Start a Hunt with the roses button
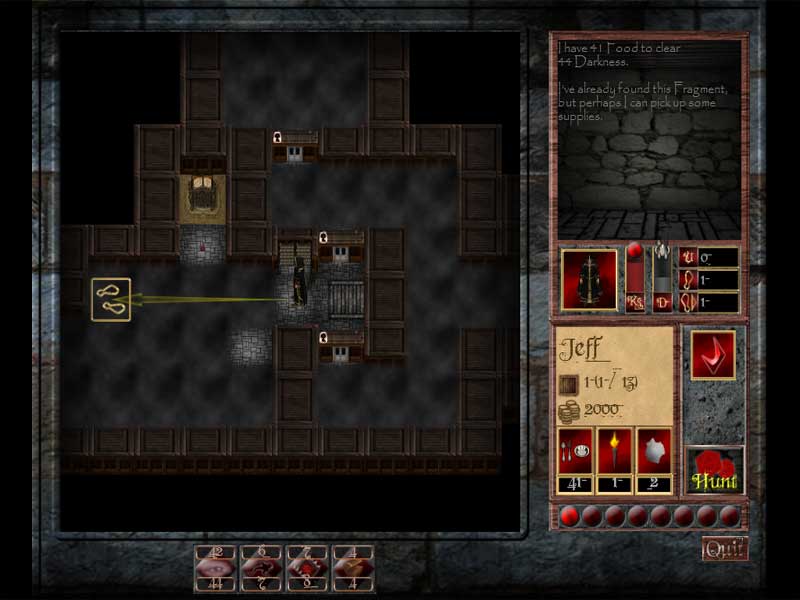This screenshot has width=800, height=600. pyautogui.click(x=716, y=472)
